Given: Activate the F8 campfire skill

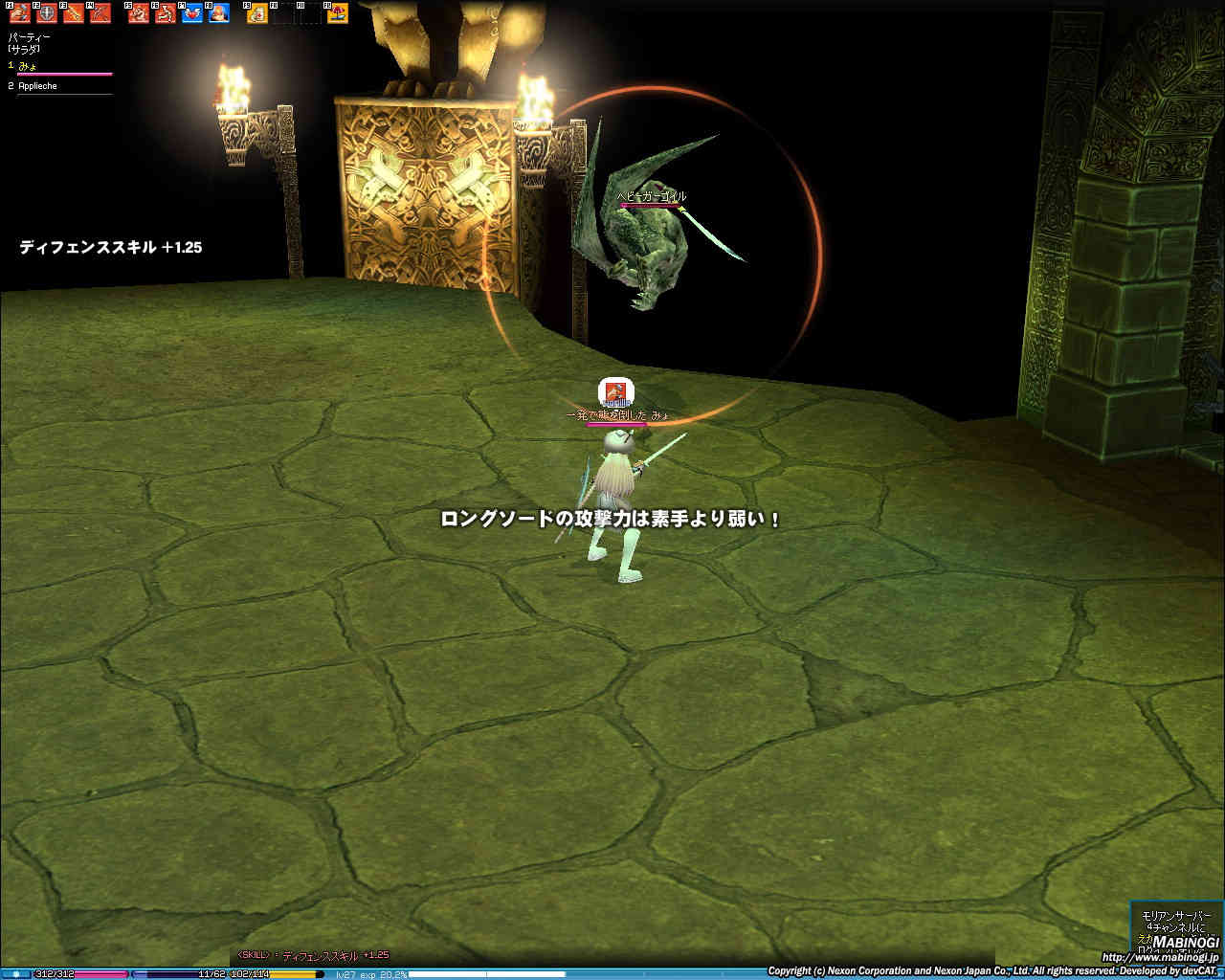Looking at the screenshot, I should (x=219, y=13).
